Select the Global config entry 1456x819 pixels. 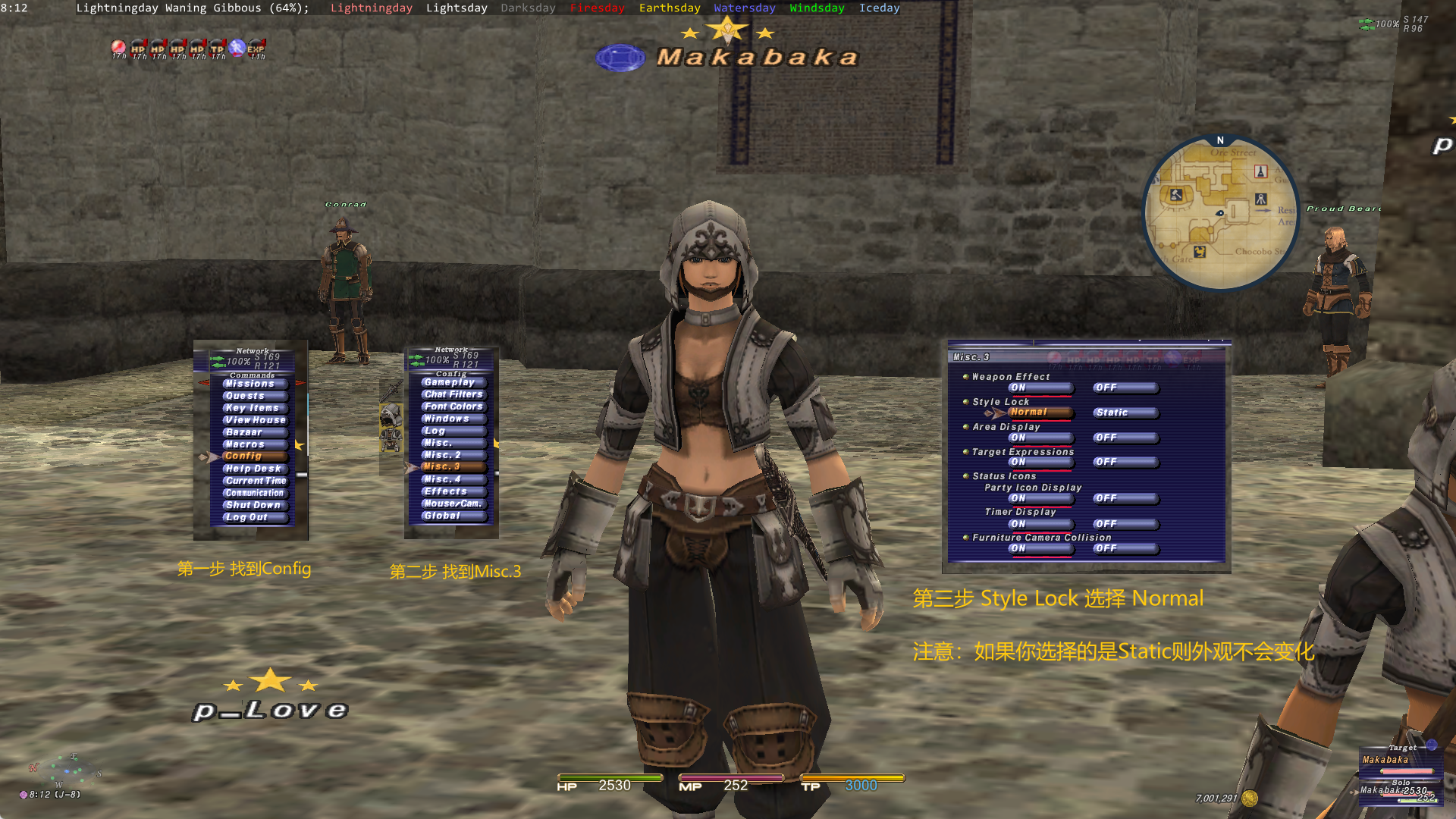coord(442,516)
